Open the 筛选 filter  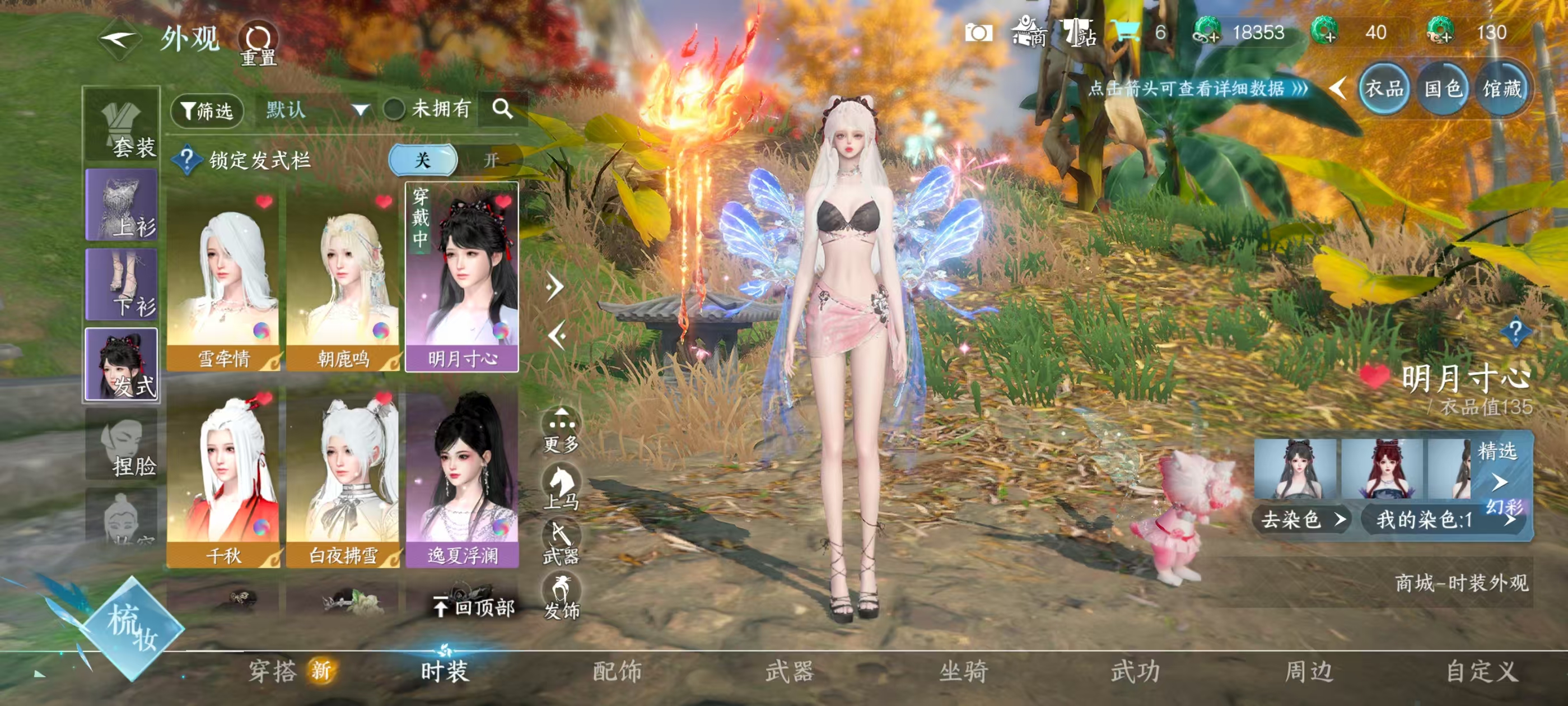tap(207, 110)
